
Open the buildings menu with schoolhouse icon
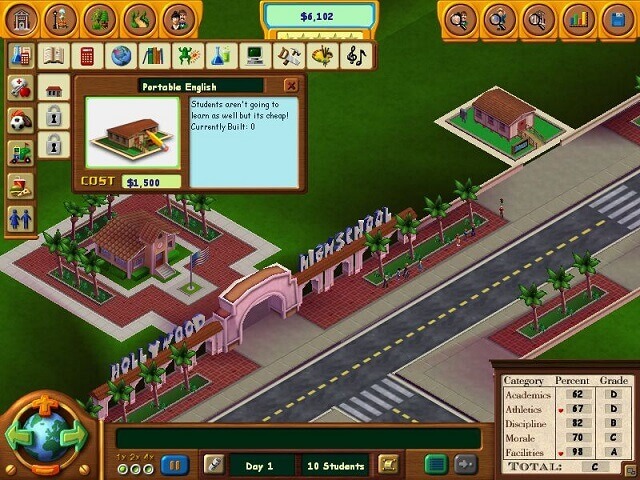[x=21, y=19]
